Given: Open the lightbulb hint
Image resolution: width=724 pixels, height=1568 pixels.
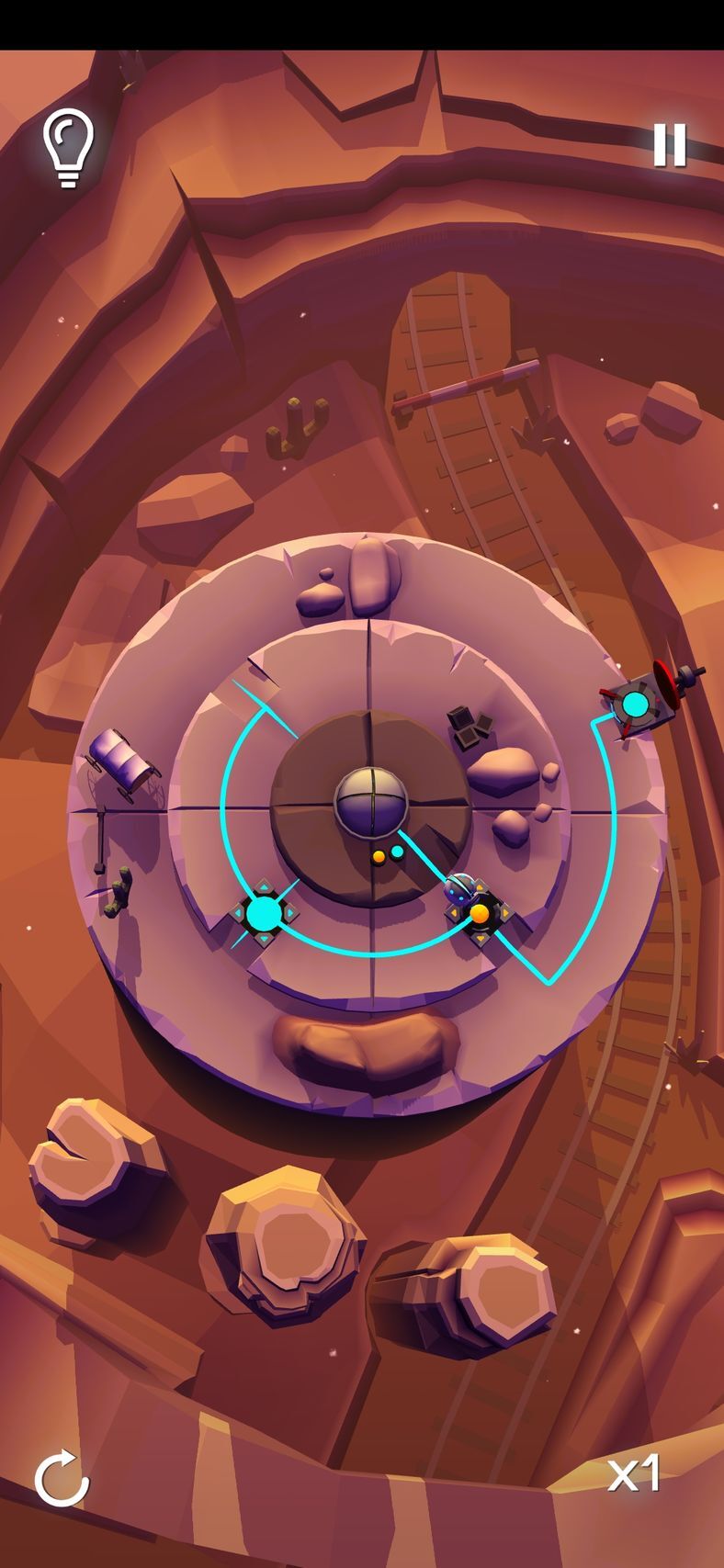Looking at the screenshot, I should [68, 147].
